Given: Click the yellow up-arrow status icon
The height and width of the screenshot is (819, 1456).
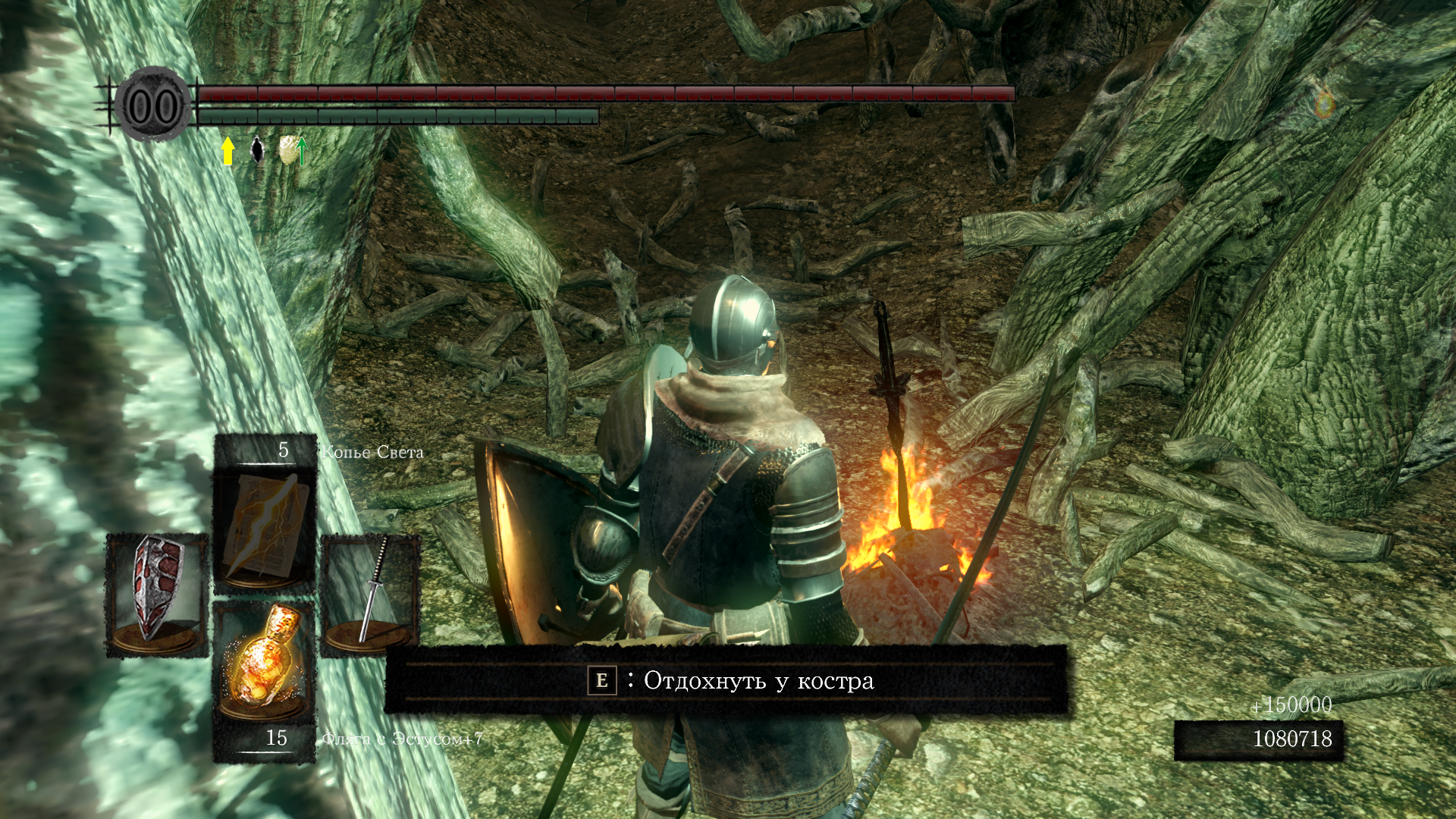Looking at the screenshot, I should pyautogui.click(x=227, y=150).
